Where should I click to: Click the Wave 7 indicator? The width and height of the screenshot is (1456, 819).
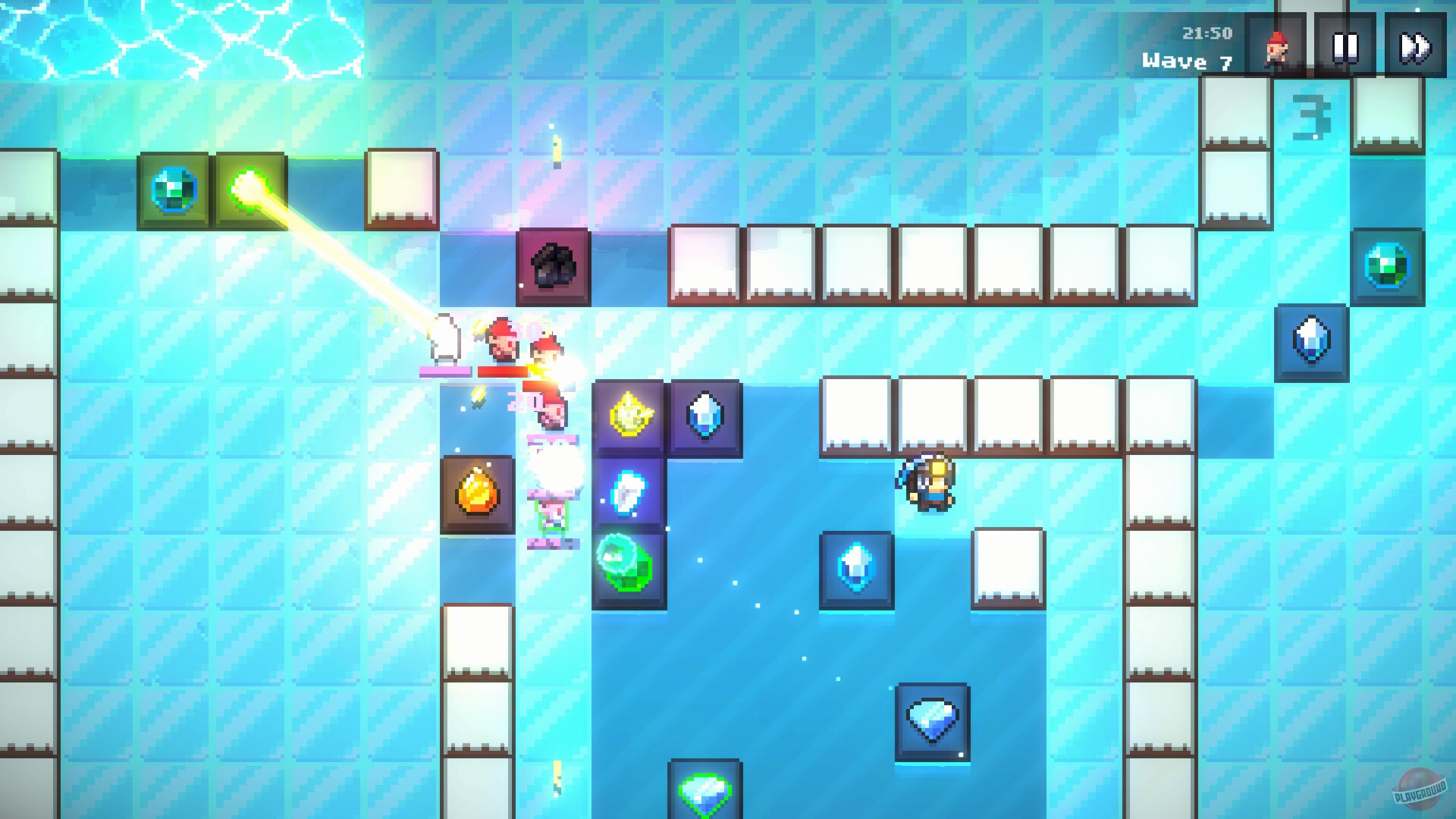coord(1188,61)
